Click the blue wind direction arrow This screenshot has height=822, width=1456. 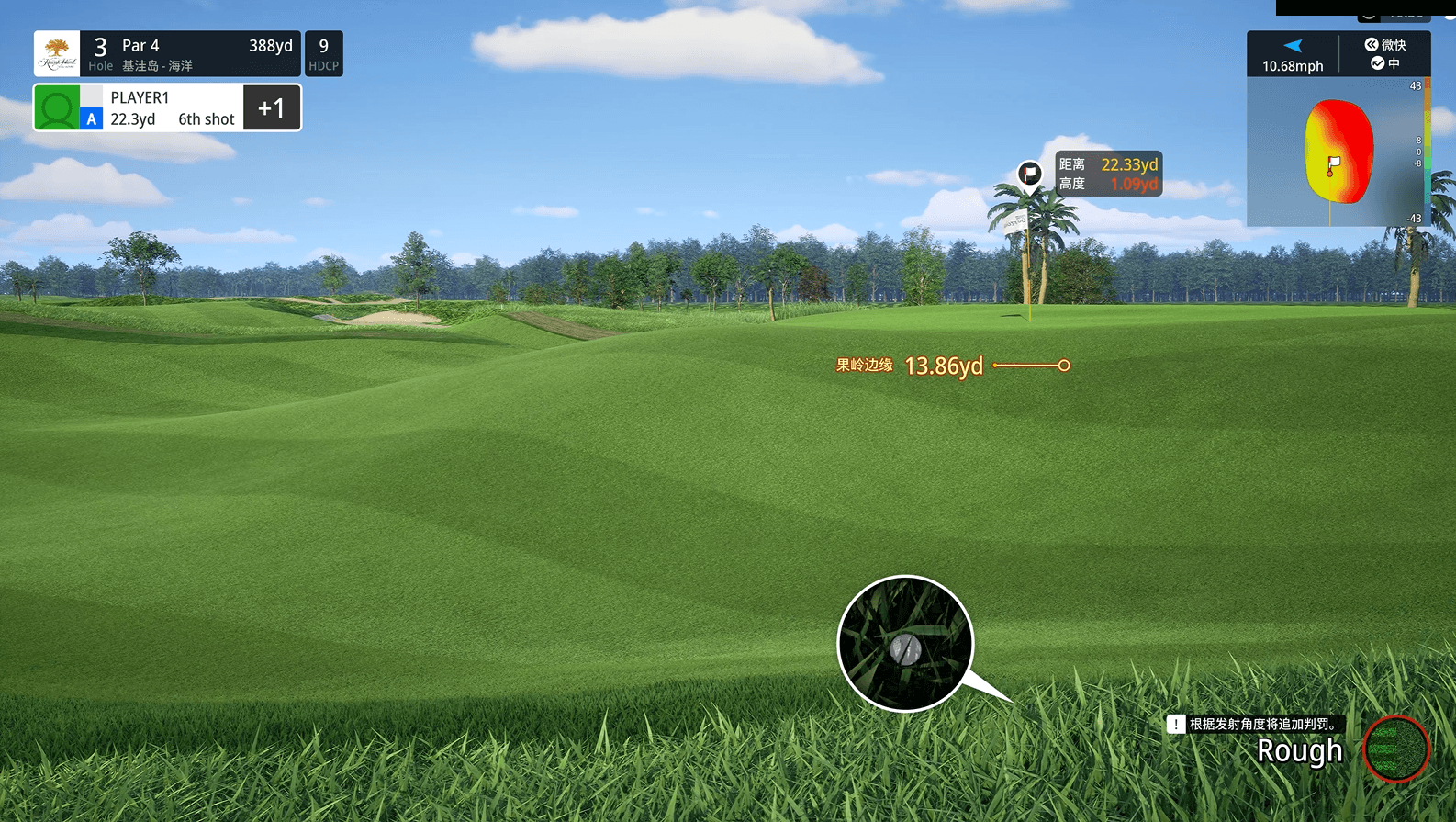click(1293, 46)
